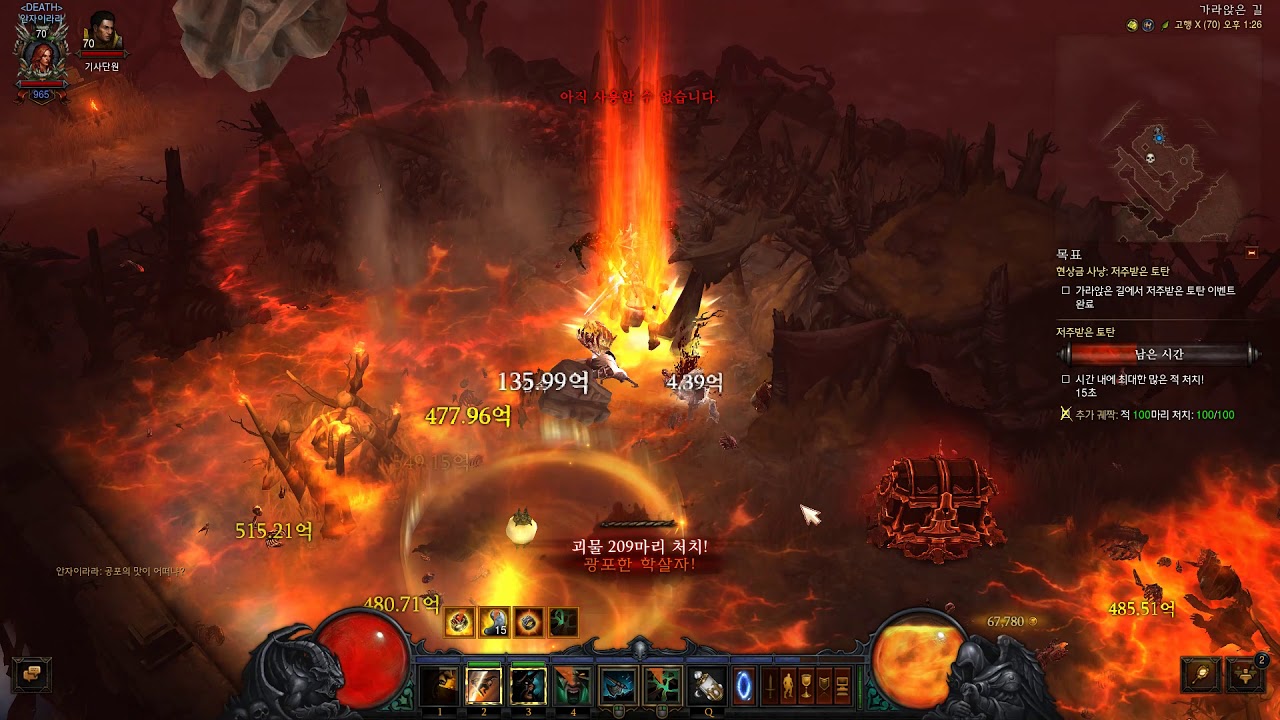The image size is (1280, 720).
Task: Use the slashing skill in slot 2
Action: coord(484,686)
